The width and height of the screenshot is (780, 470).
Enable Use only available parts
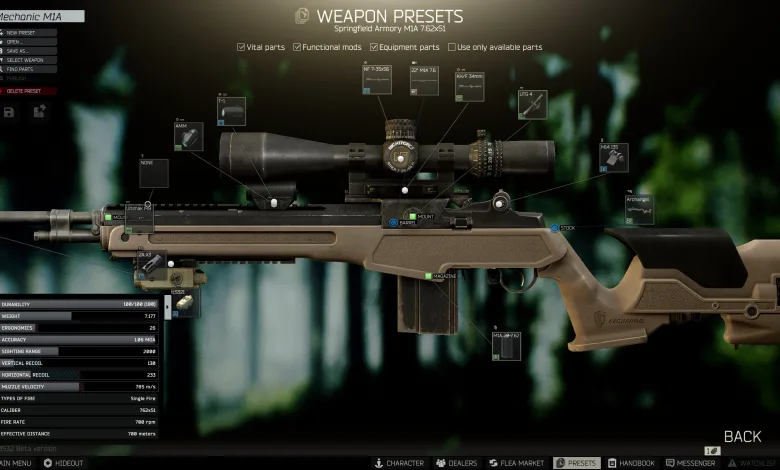coord(452,47)
